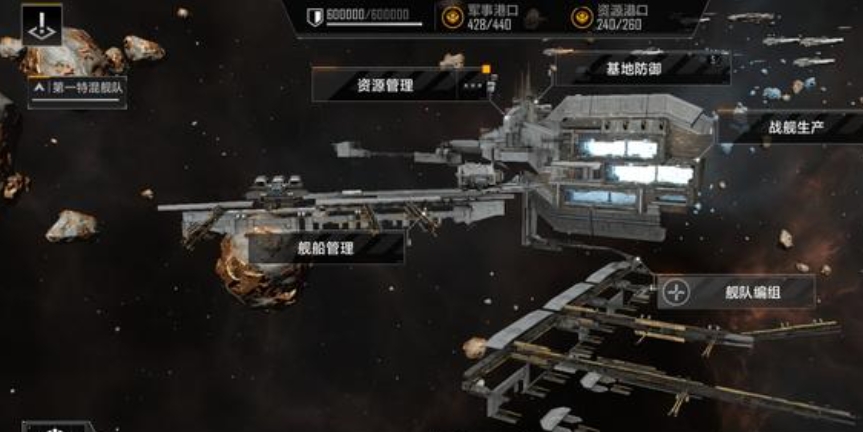Open the 资源管理 resource management panel
This screenshot has width=863, height=432.
[386, 85]
